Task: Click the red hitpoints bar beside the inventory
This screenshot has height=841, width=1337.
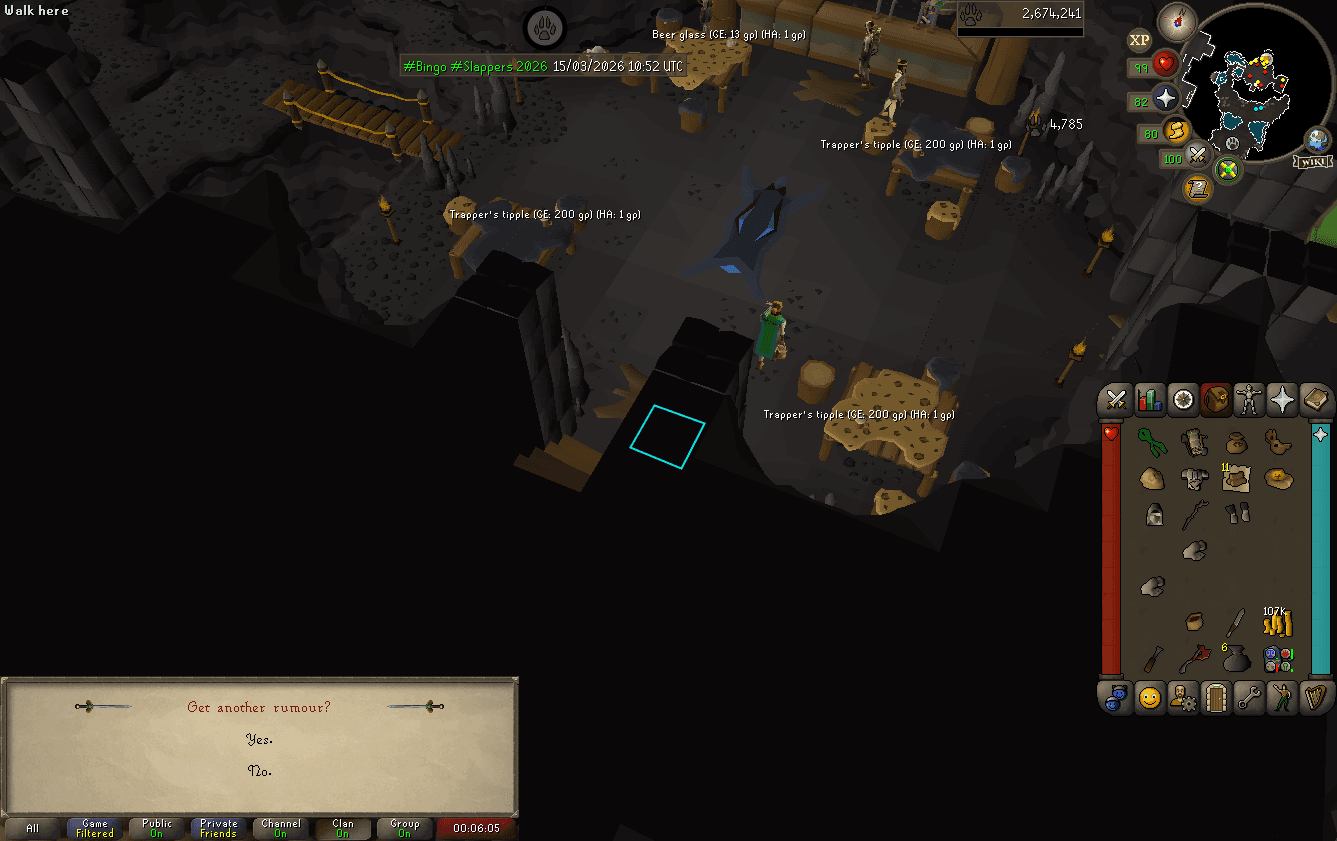Action: 1112,550
